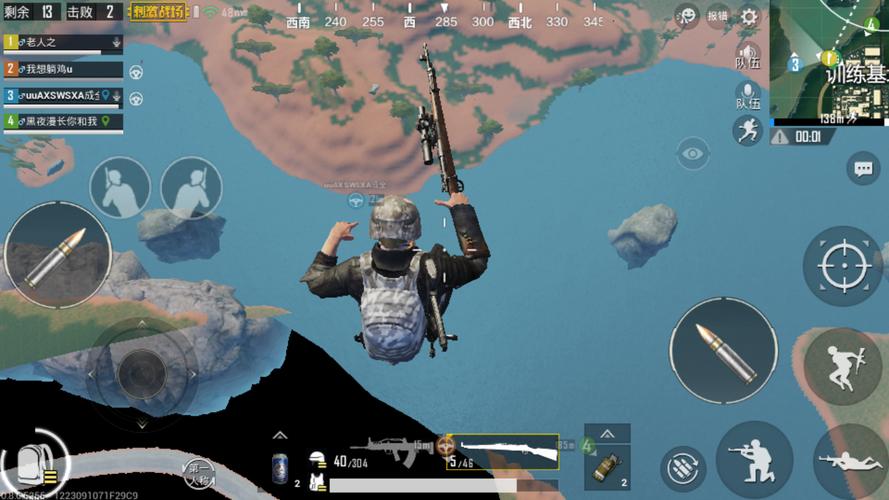Aim down sights with the crosshair button

coord(842,265)
